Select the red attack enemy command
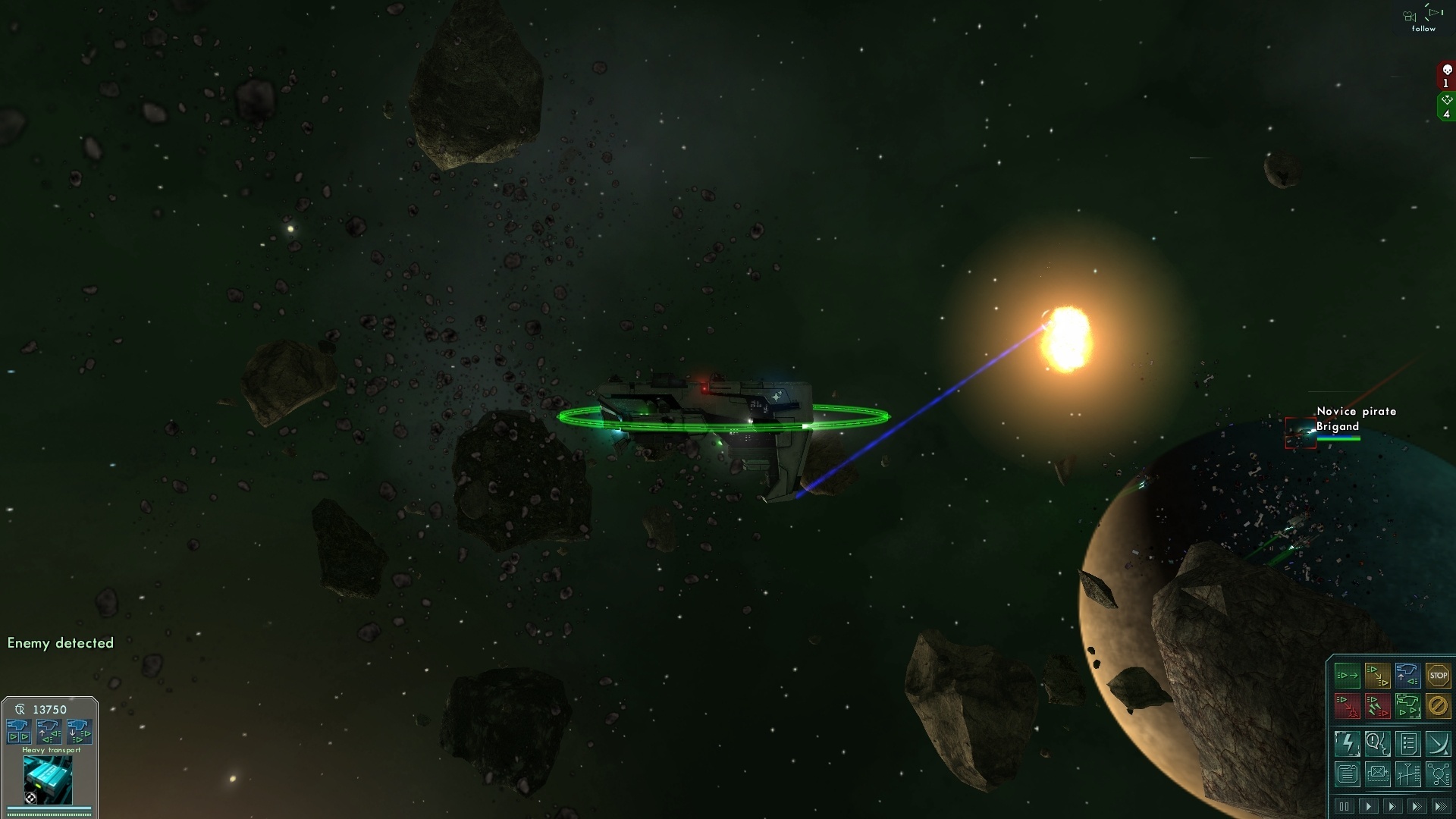Screen dimensions: 1456x819 [x=1348, y=706]
